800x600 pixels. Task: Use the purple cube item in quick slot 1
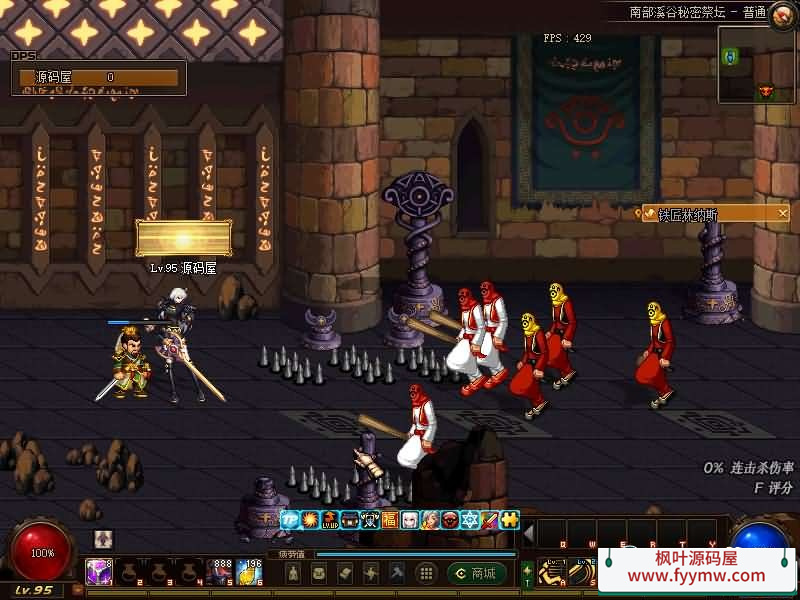tap(99, 572)
